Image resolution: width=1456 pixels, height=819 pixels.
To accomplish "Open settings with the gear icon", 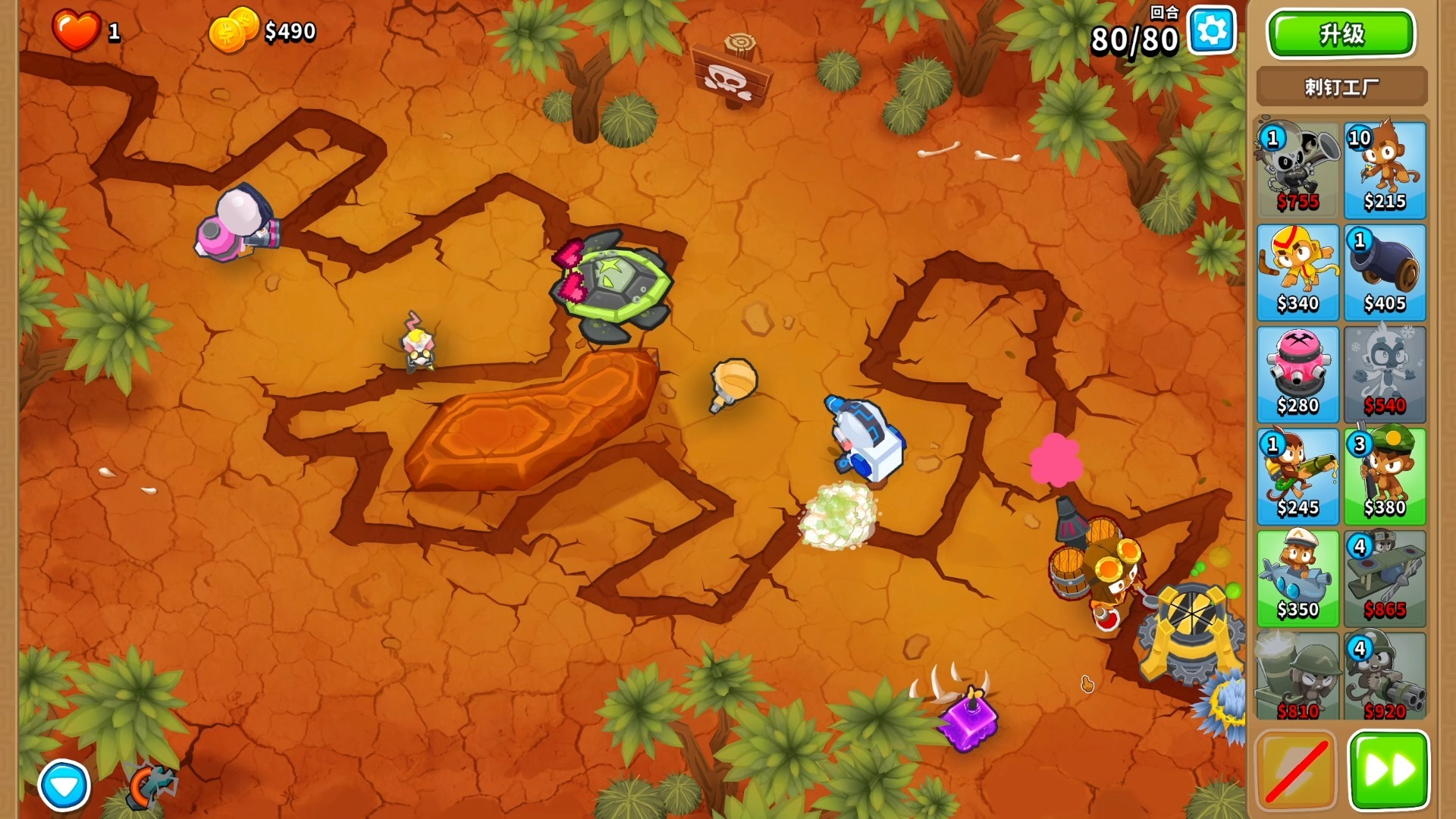I will coord(1211,32).
